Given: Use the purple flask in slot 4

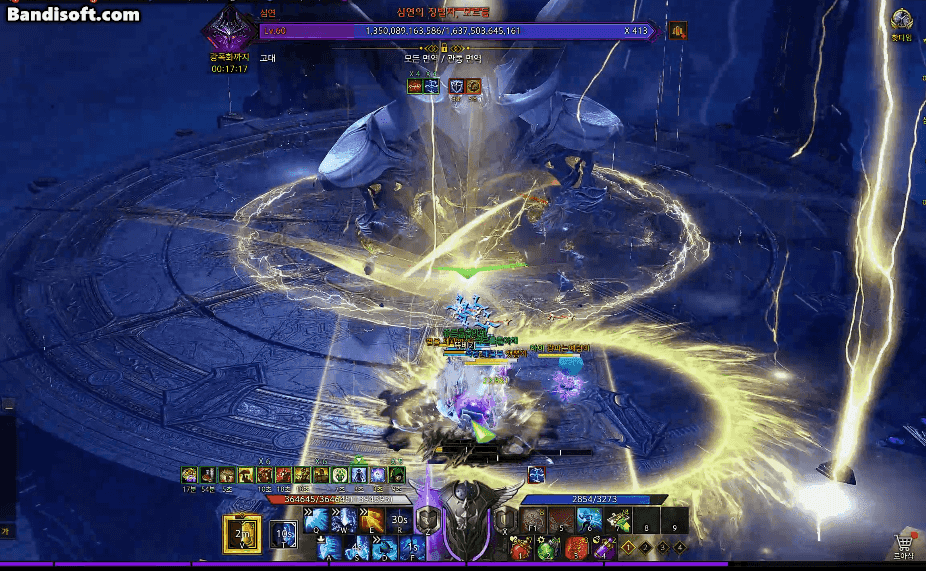Looking at the screenshot, I should click(x=604, y=547).
